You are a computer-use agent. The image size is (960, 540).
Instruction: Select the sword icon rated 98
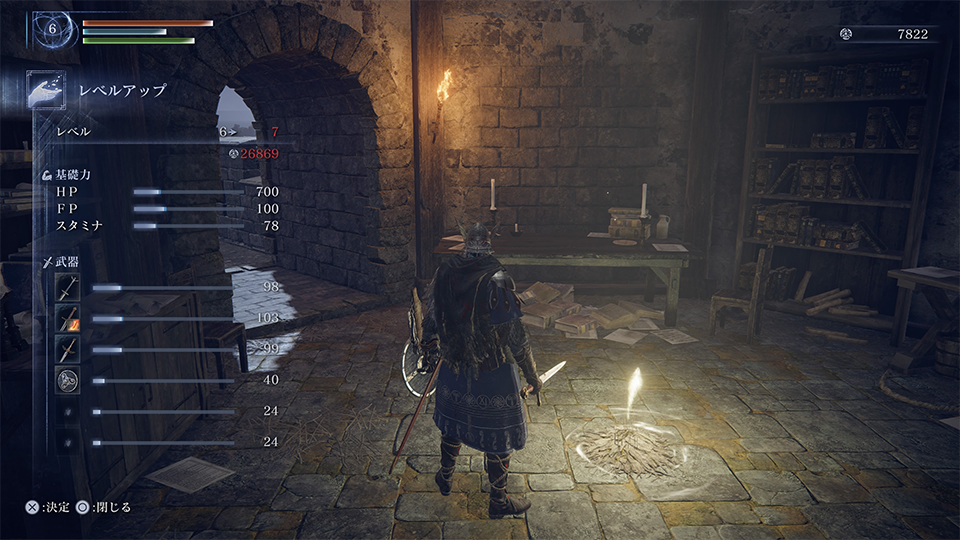67,288
